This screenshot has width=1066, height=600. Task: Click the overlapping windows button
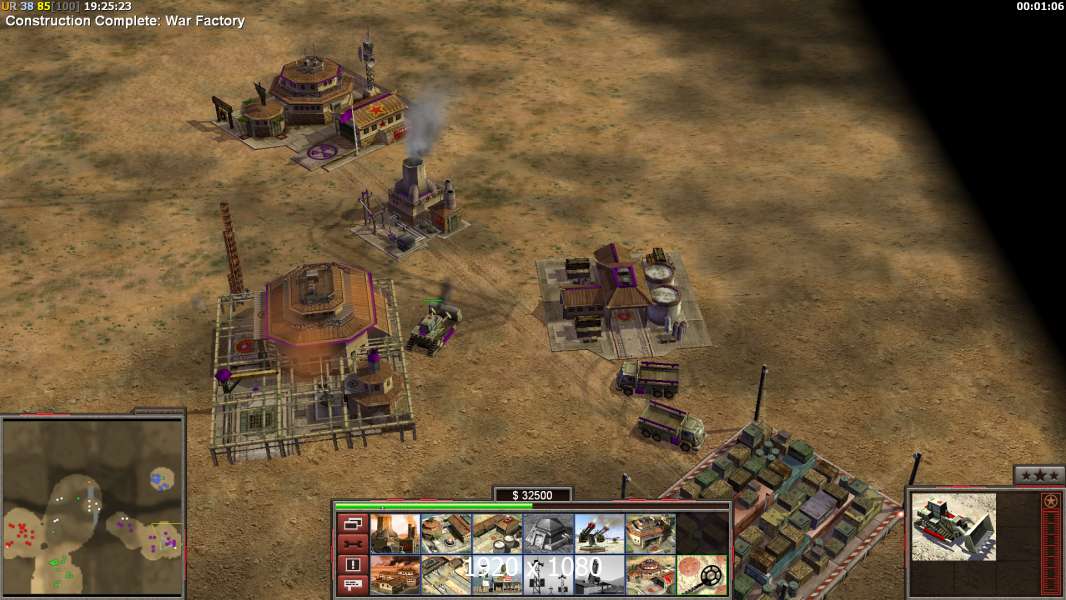(x=351, y=523)
